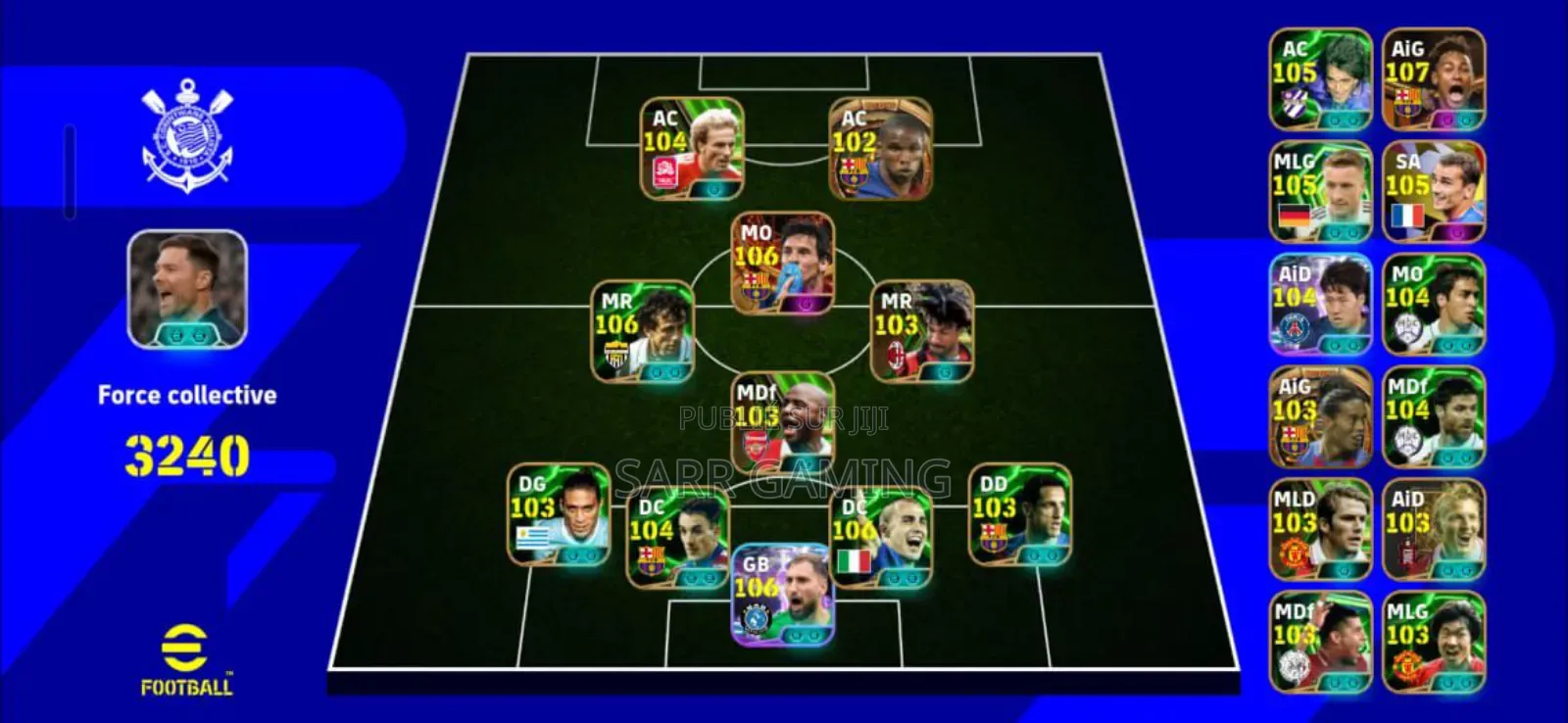Select the AiD 104 substitute card
This screenshot has width=1568, height=723.
[x=1320, y=305]
